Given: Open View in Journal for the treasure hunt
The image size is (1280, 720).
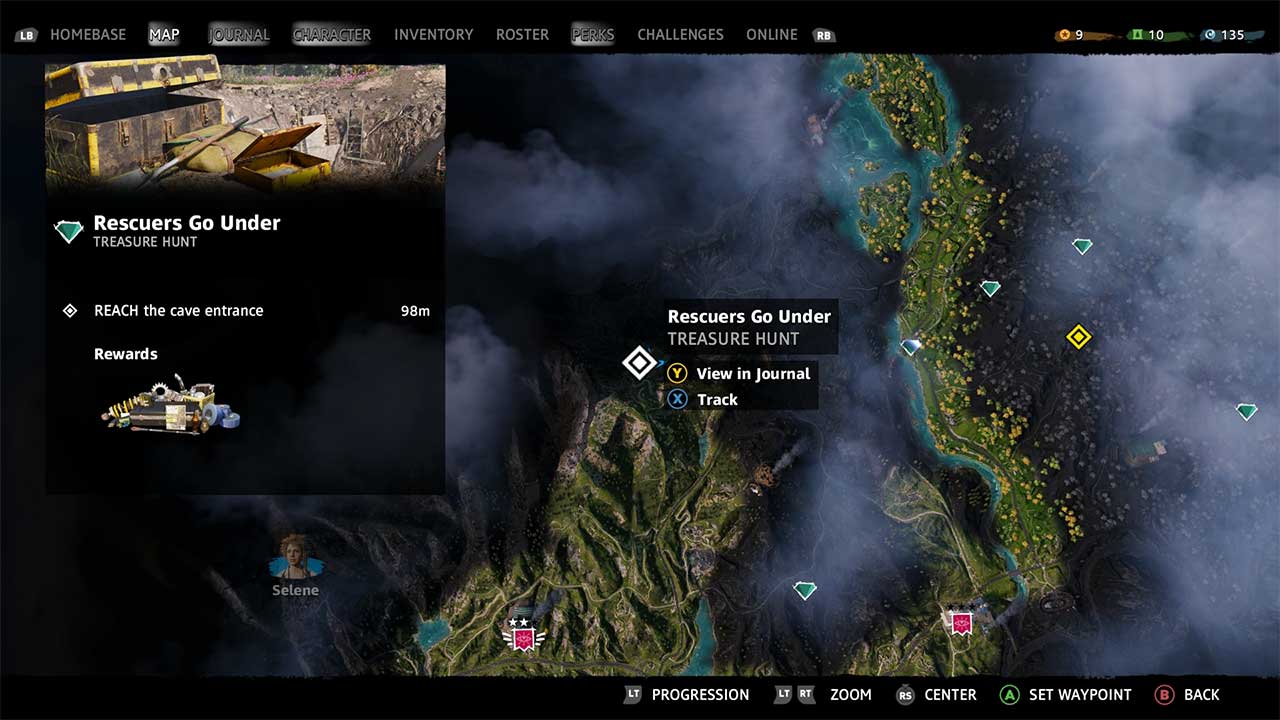Looking at the screenshot, I should click(753, 373).
